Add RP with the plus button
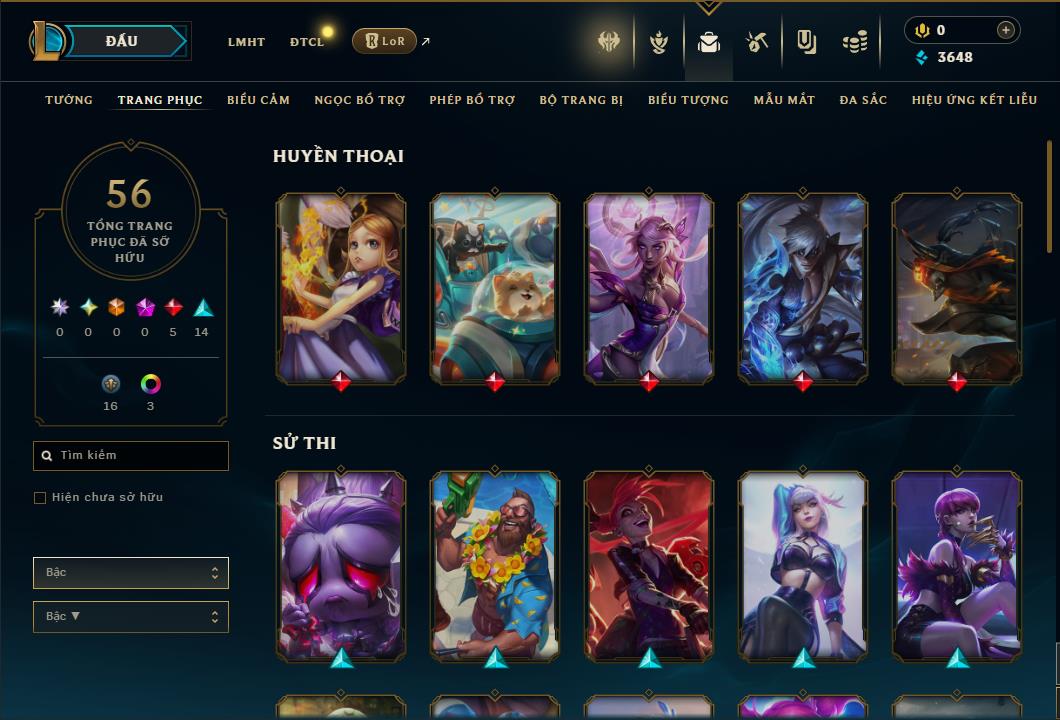The image size is (1060, 720). click(x=1005, y=30)
